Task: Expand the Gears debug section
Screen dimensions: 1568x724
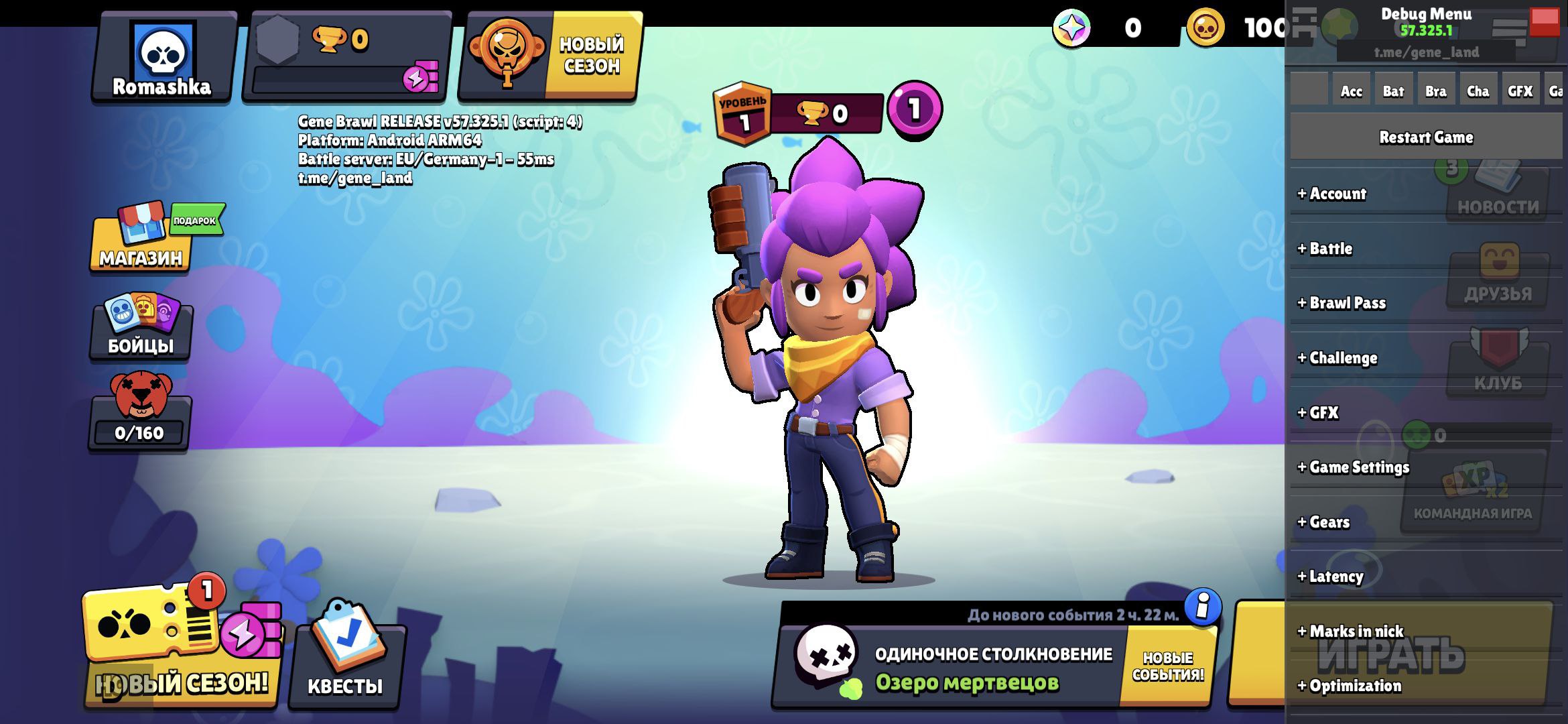Action: (1324, 522)
